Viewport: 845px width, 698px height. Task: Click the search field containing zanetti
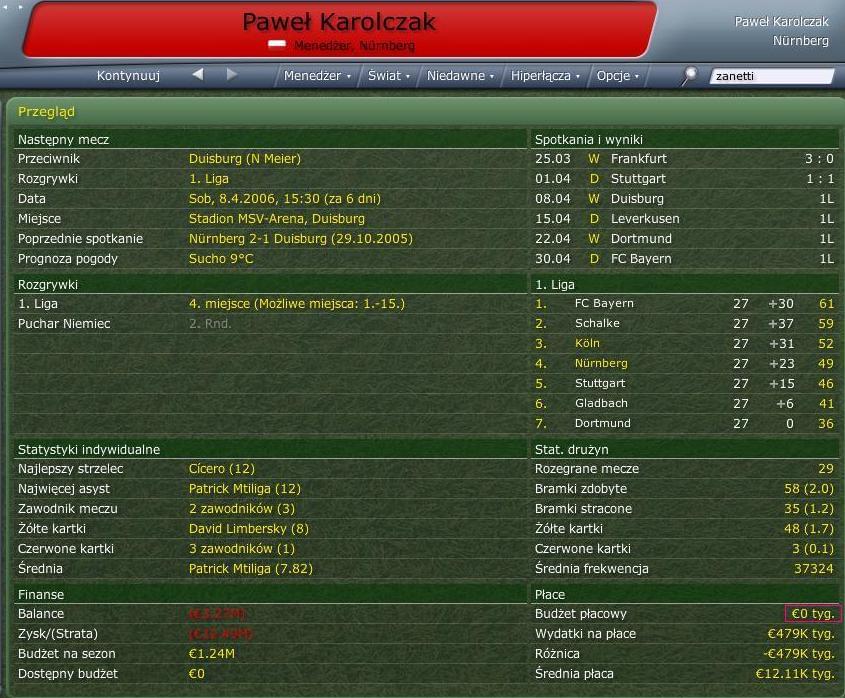pos(771,76)
